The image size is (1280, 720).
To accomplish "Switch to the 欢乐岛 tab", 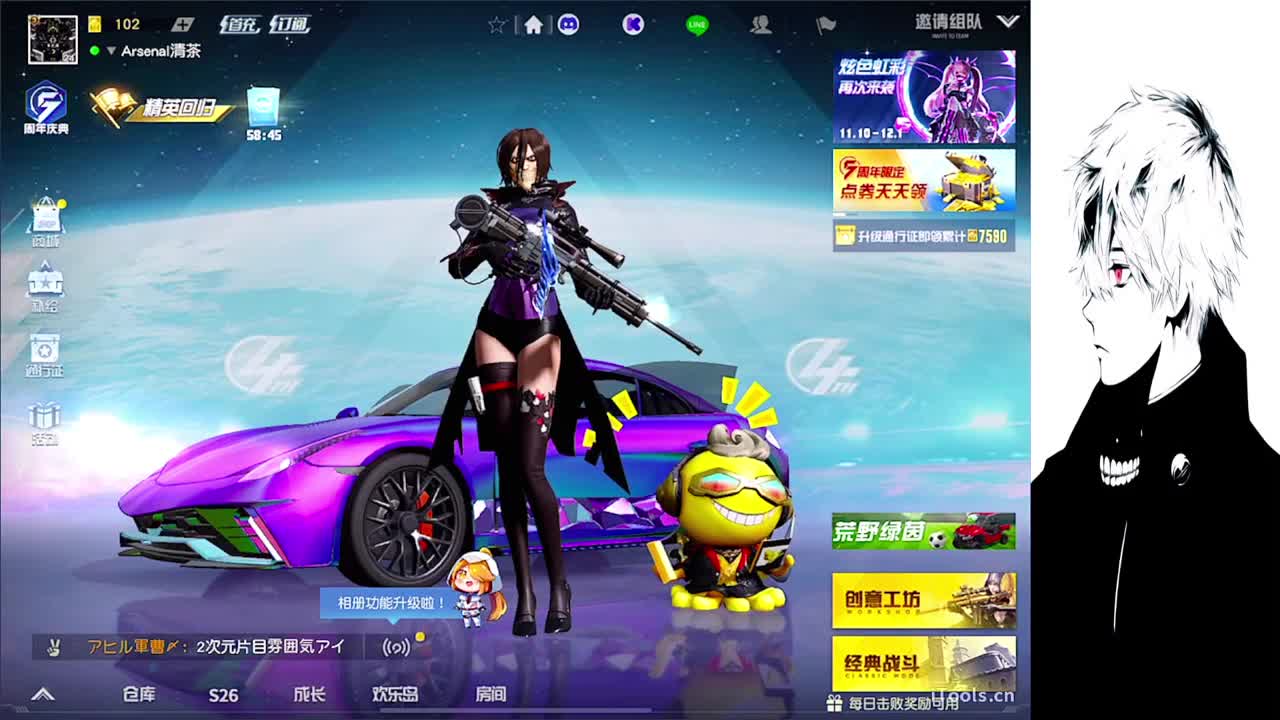I will pos(393,695).
